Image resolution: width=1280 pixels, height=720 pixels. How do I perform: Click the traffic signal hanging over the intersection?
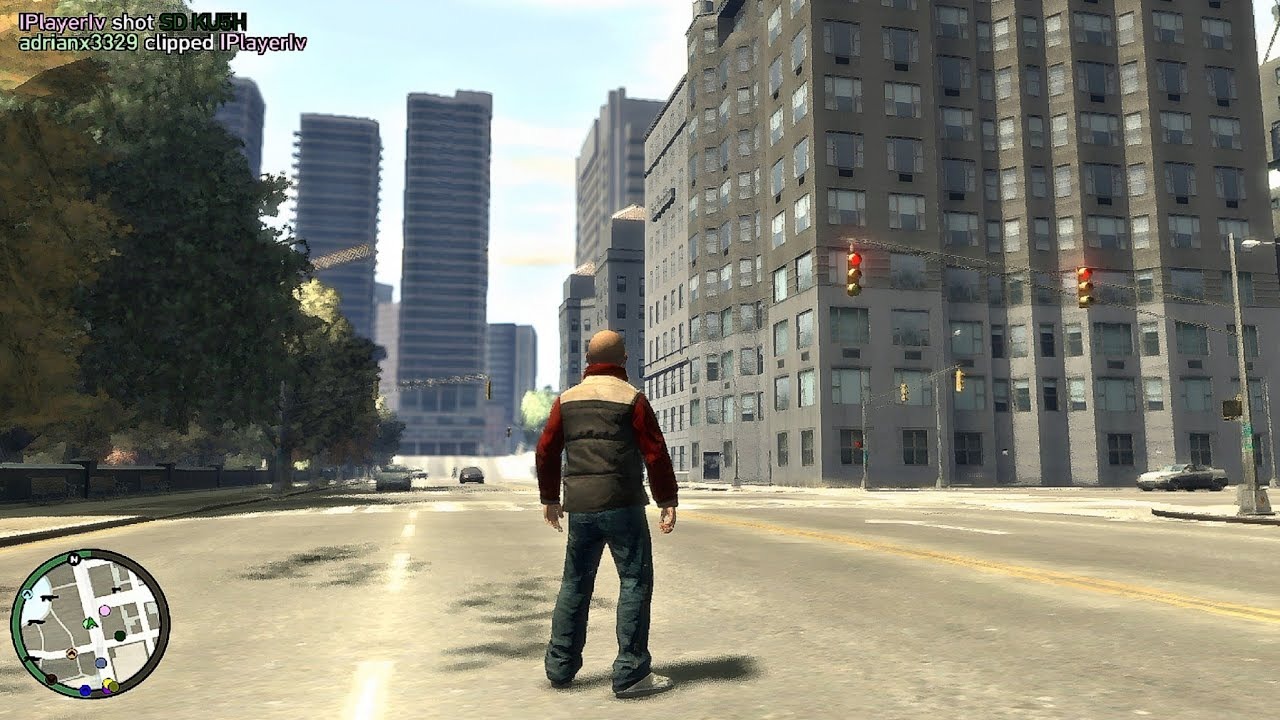click(x=905, y=392)
